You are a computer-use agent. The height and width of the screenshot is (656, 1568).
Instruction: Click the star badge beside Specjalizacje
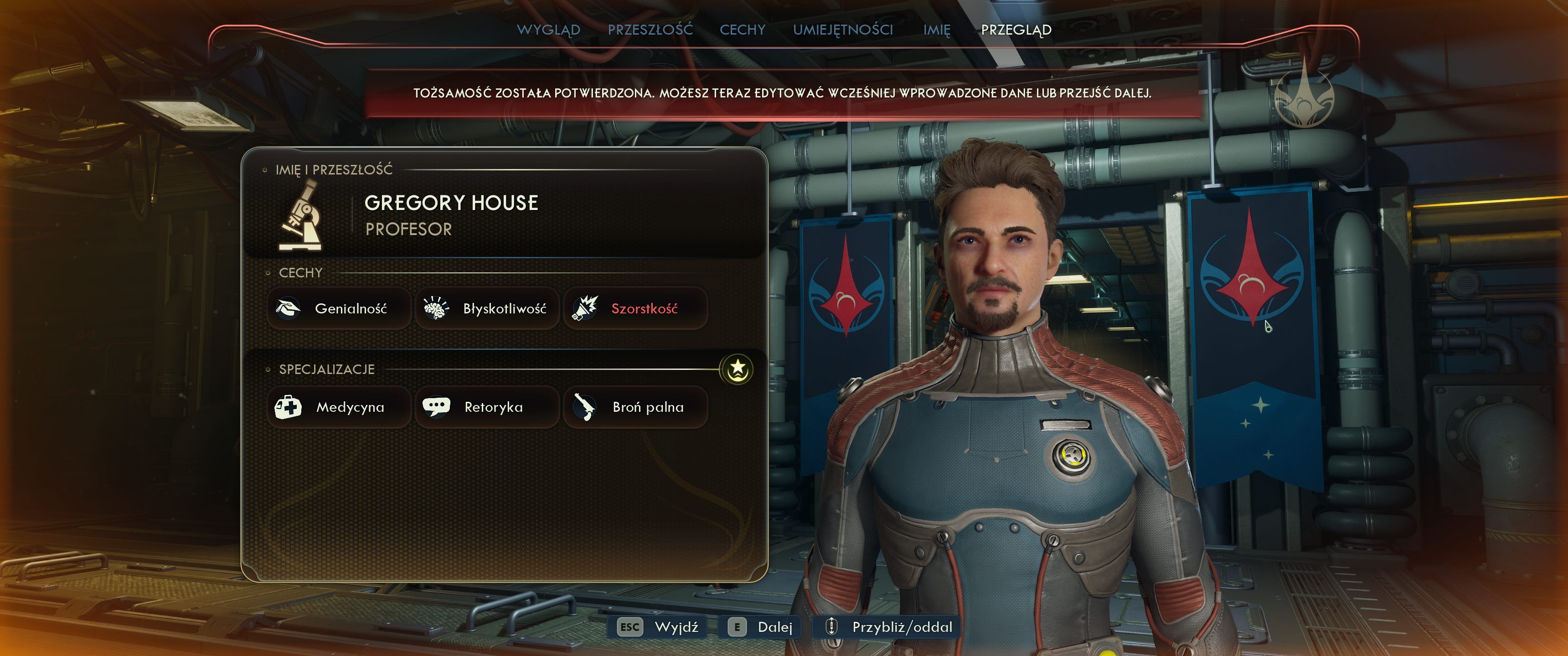click(x=737, y=369)
